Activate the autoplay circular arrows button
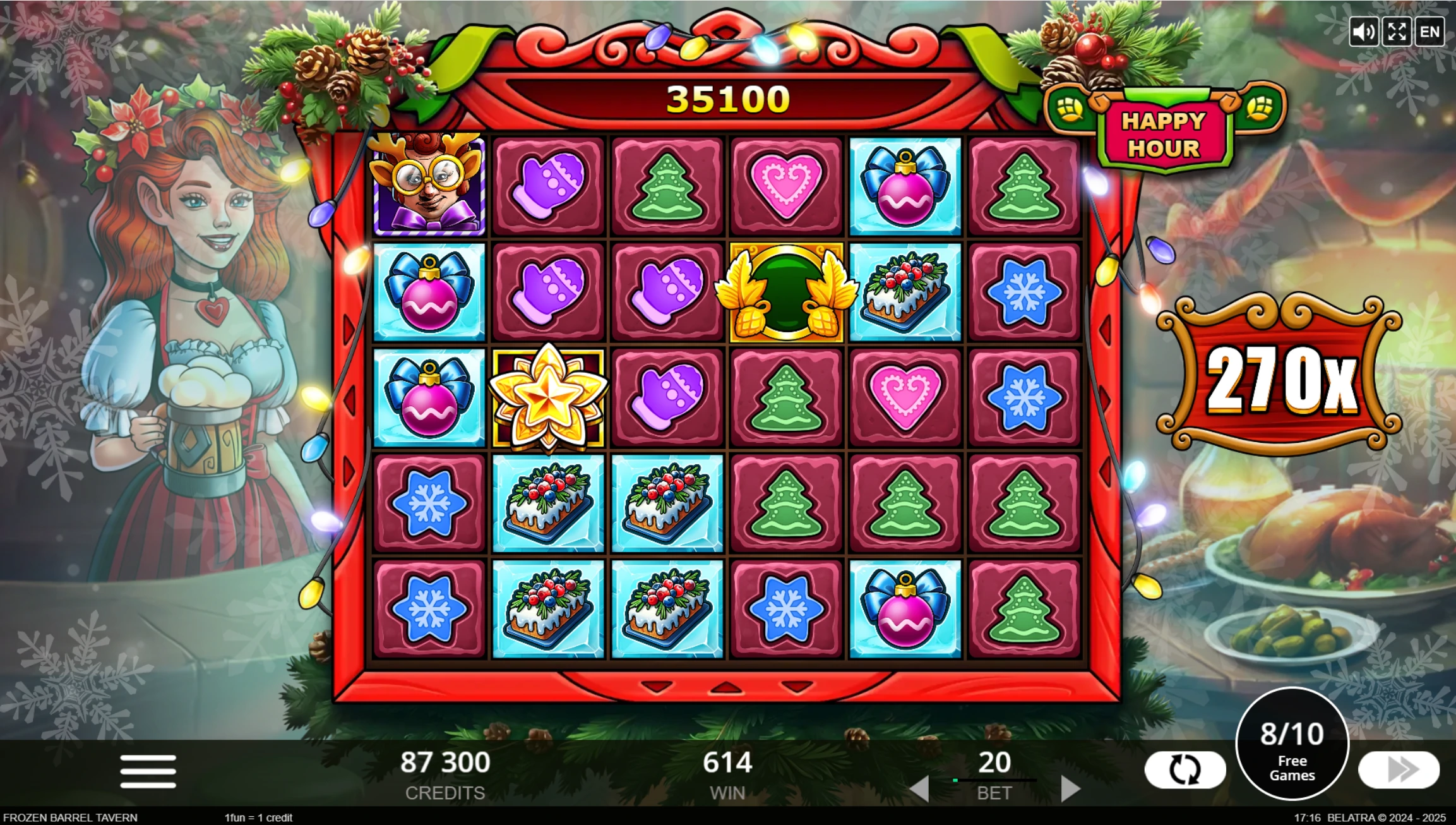Screen dimensions: 1456x825 [x=1184, y=770]
